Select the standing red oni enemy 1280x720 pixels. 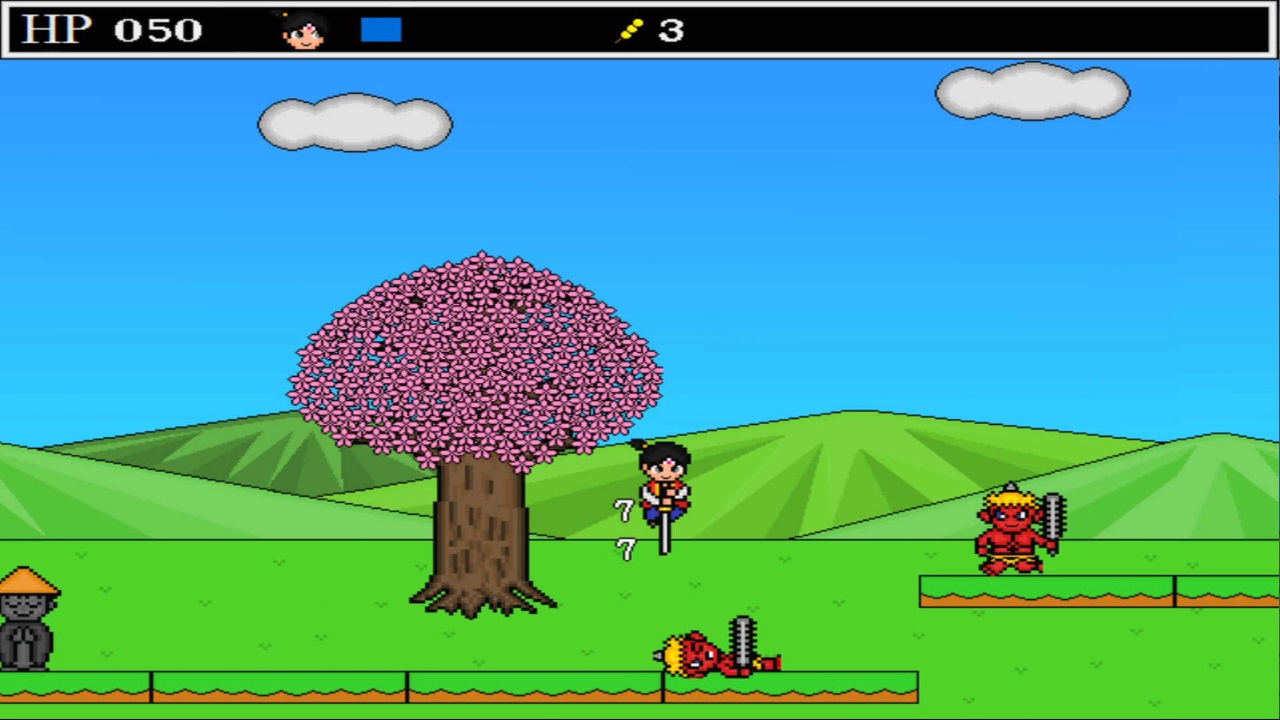tap(1010, 530)
